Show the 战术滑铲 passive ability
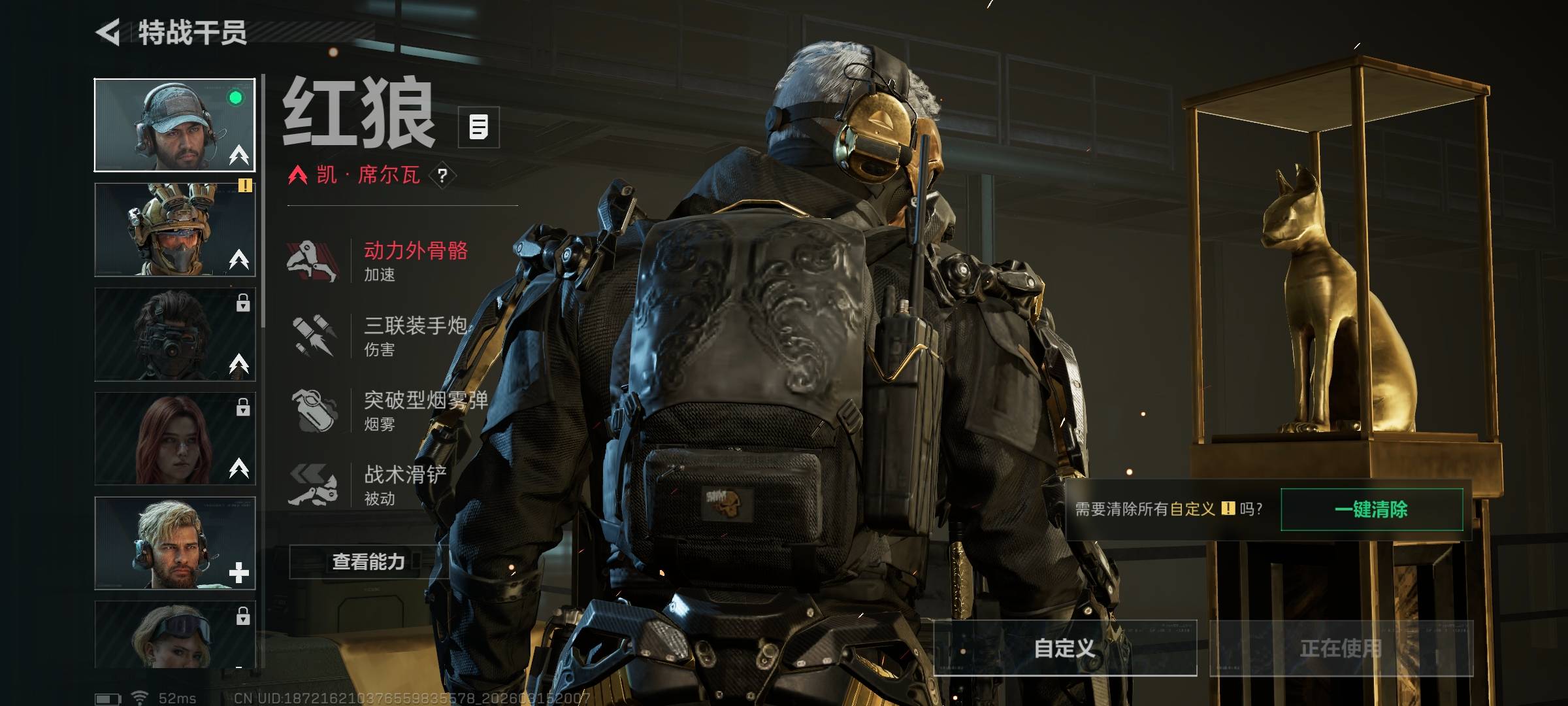The height and width of the screenshot is (706, 1568). click(392, 484)
